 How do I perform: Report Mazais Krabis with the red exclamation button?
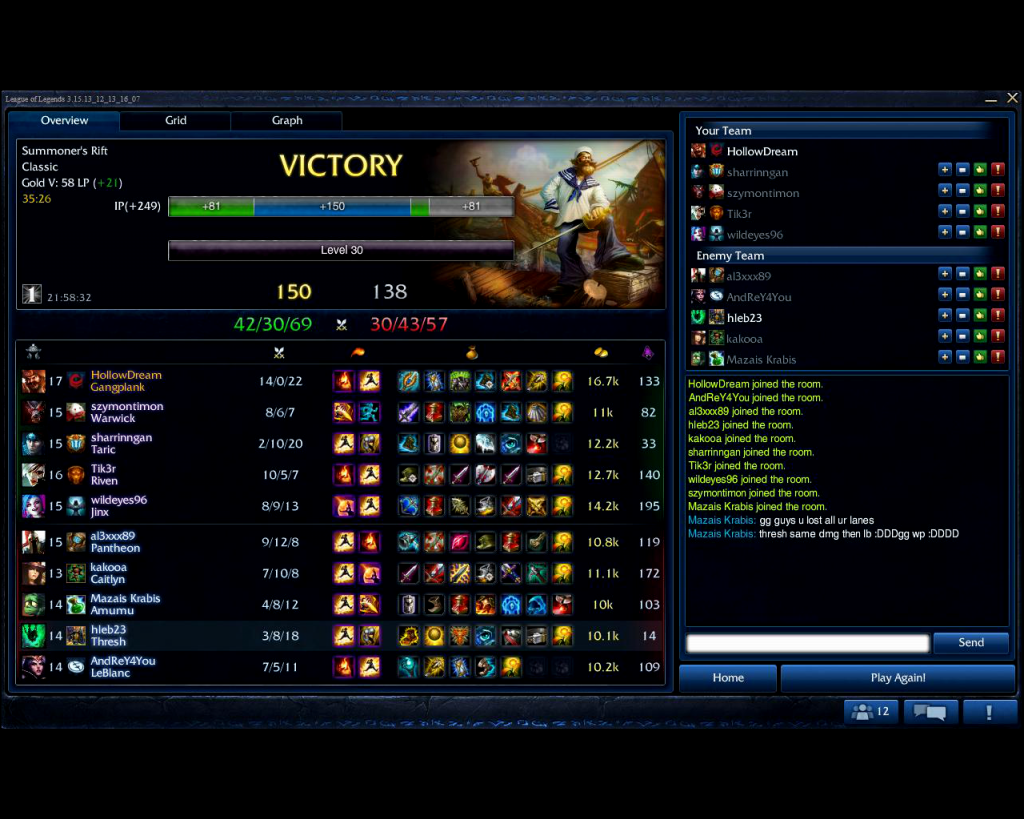pos(997,358)
